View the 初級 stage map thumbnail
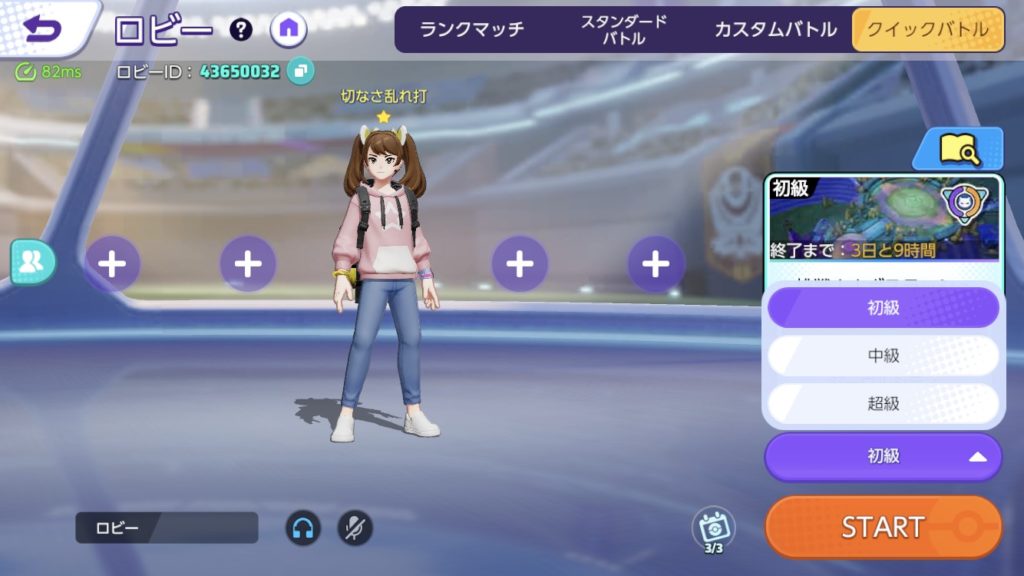1024x576 pixels. click(x=883, y=218)
